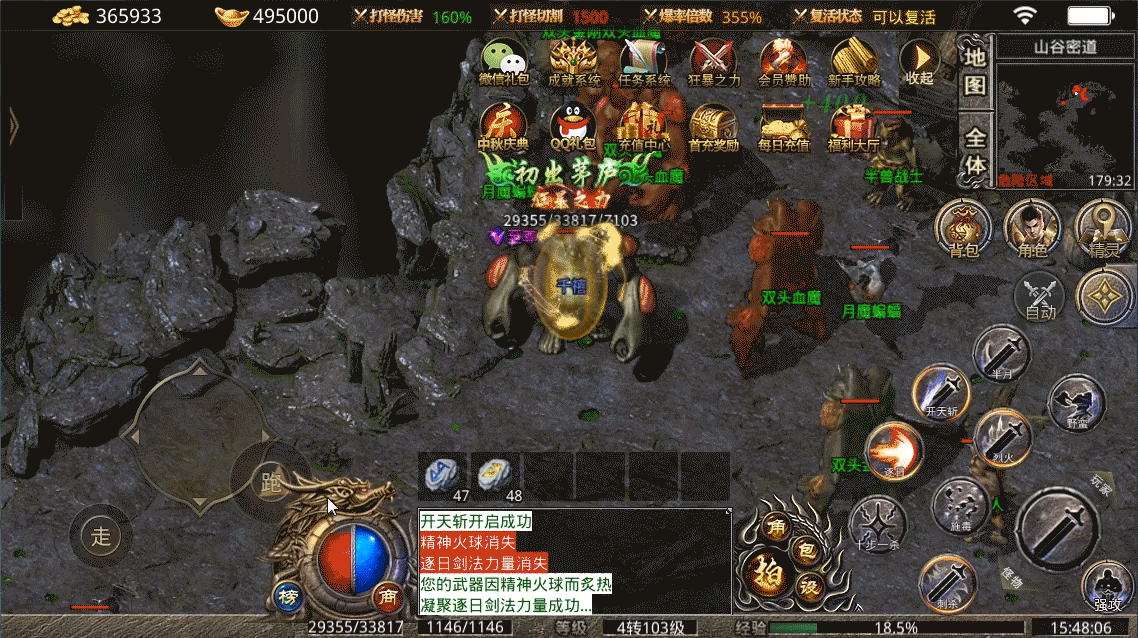1138x638 pixels.
Task: Click the 地图 map button
Action: (975, 70)
